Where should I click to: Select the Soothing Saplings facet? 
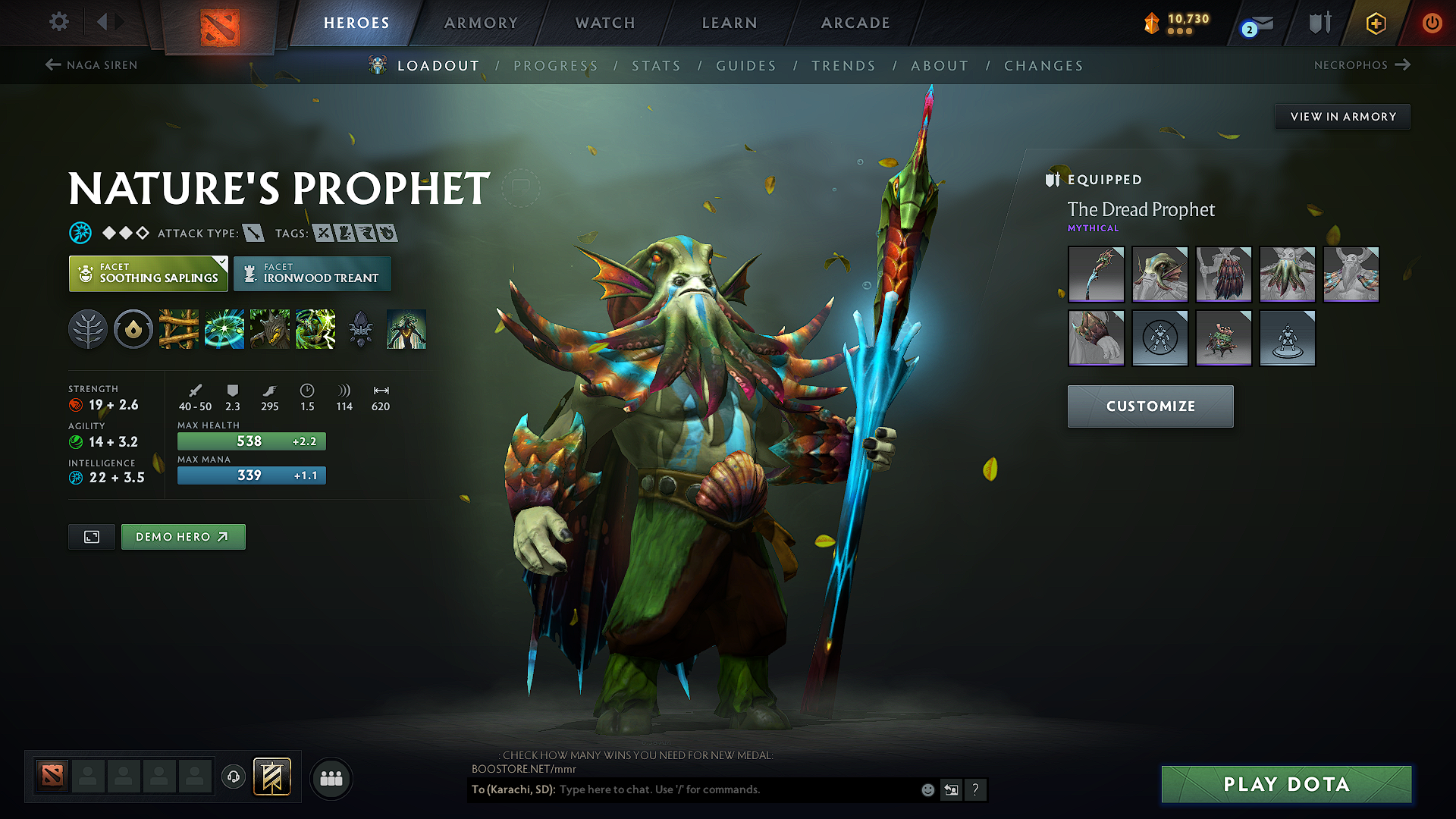tap(149, 274)
